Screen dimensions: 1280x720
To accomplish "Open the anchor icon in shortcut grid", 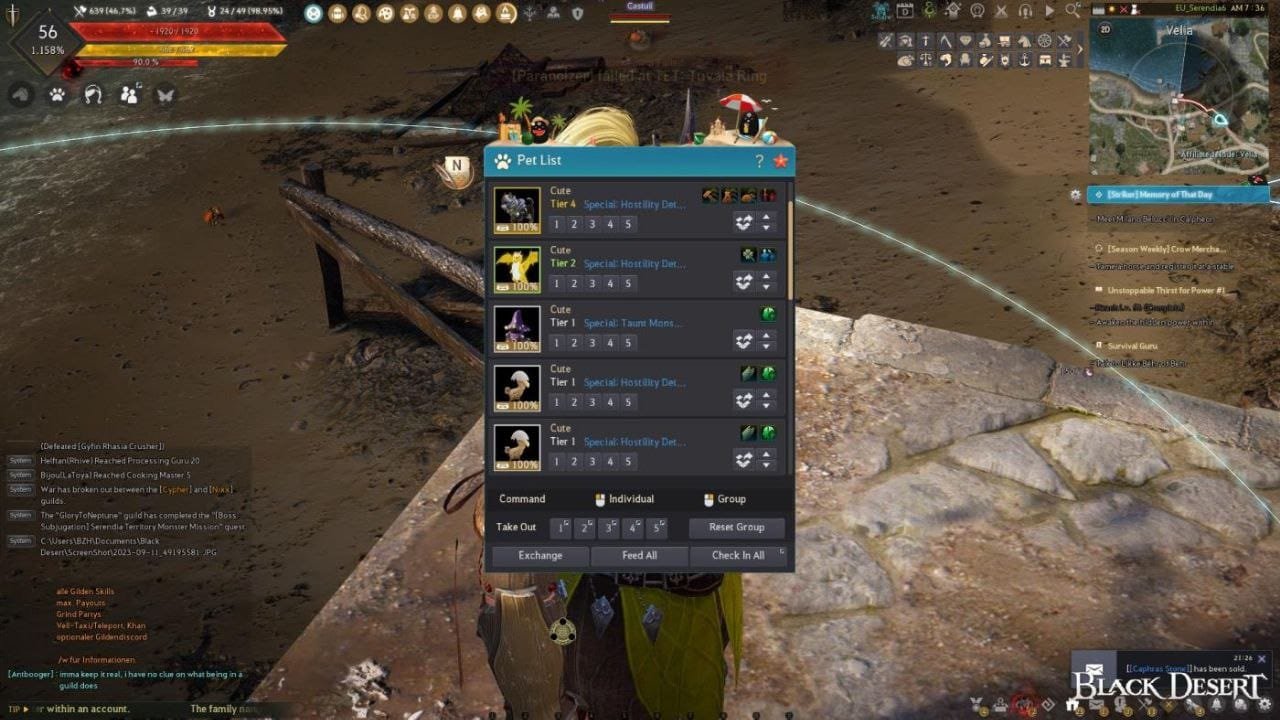I will pos(1024,60).
